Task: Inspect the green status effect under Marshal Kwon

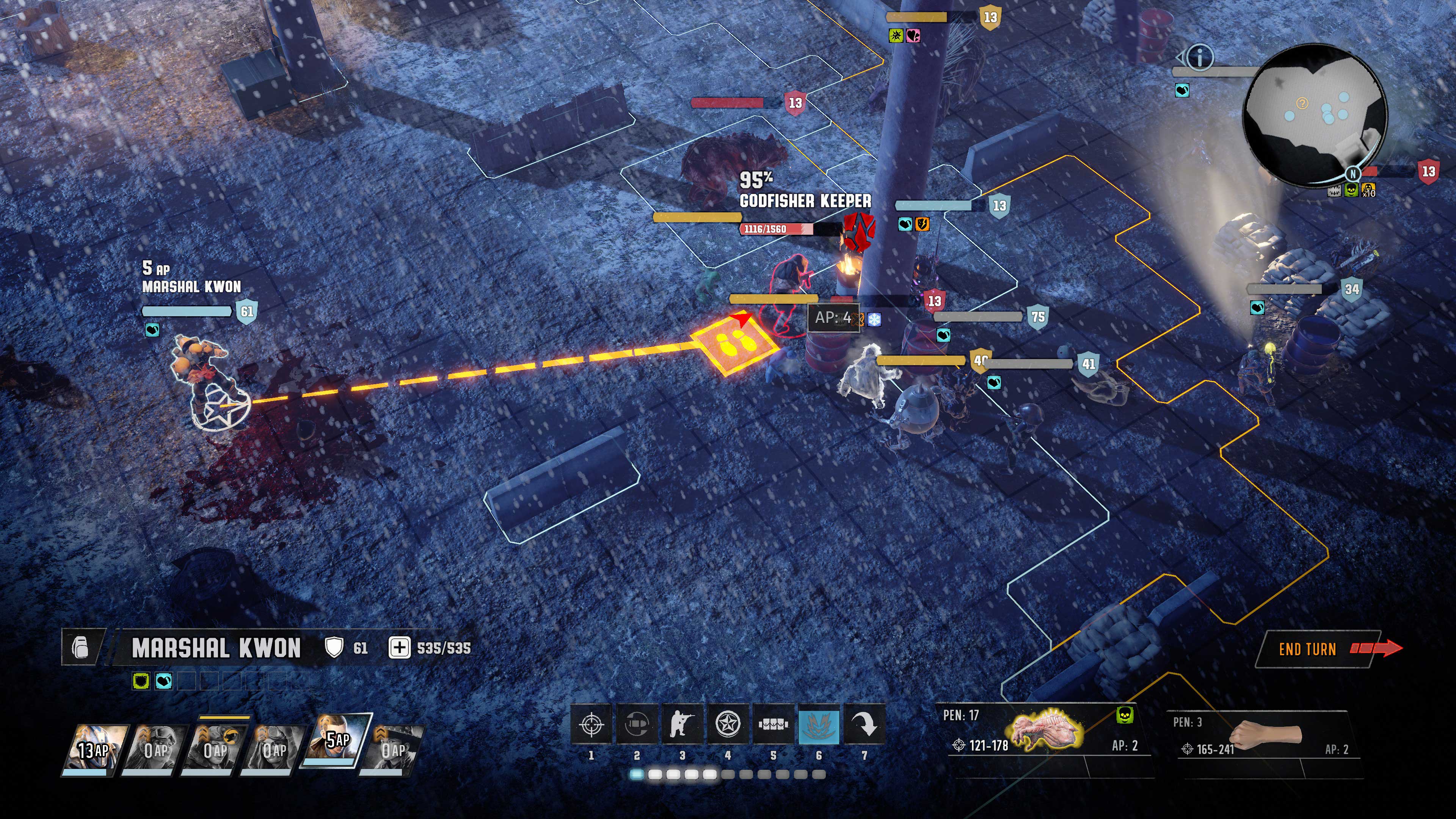Action: tap(141, 681)
